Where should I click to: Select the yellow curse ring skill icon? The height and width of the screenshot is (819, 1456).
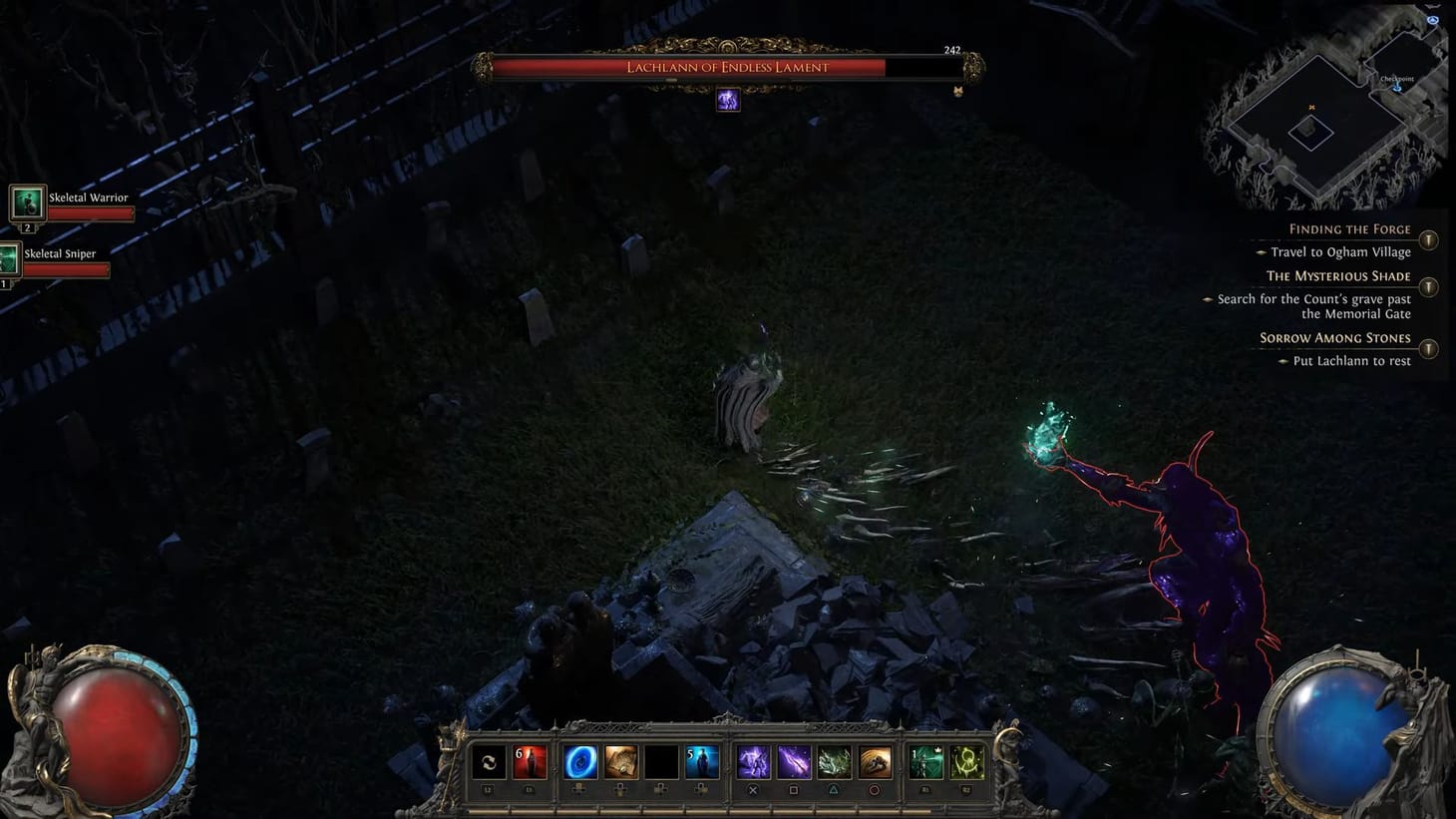[x=965, y=763]
